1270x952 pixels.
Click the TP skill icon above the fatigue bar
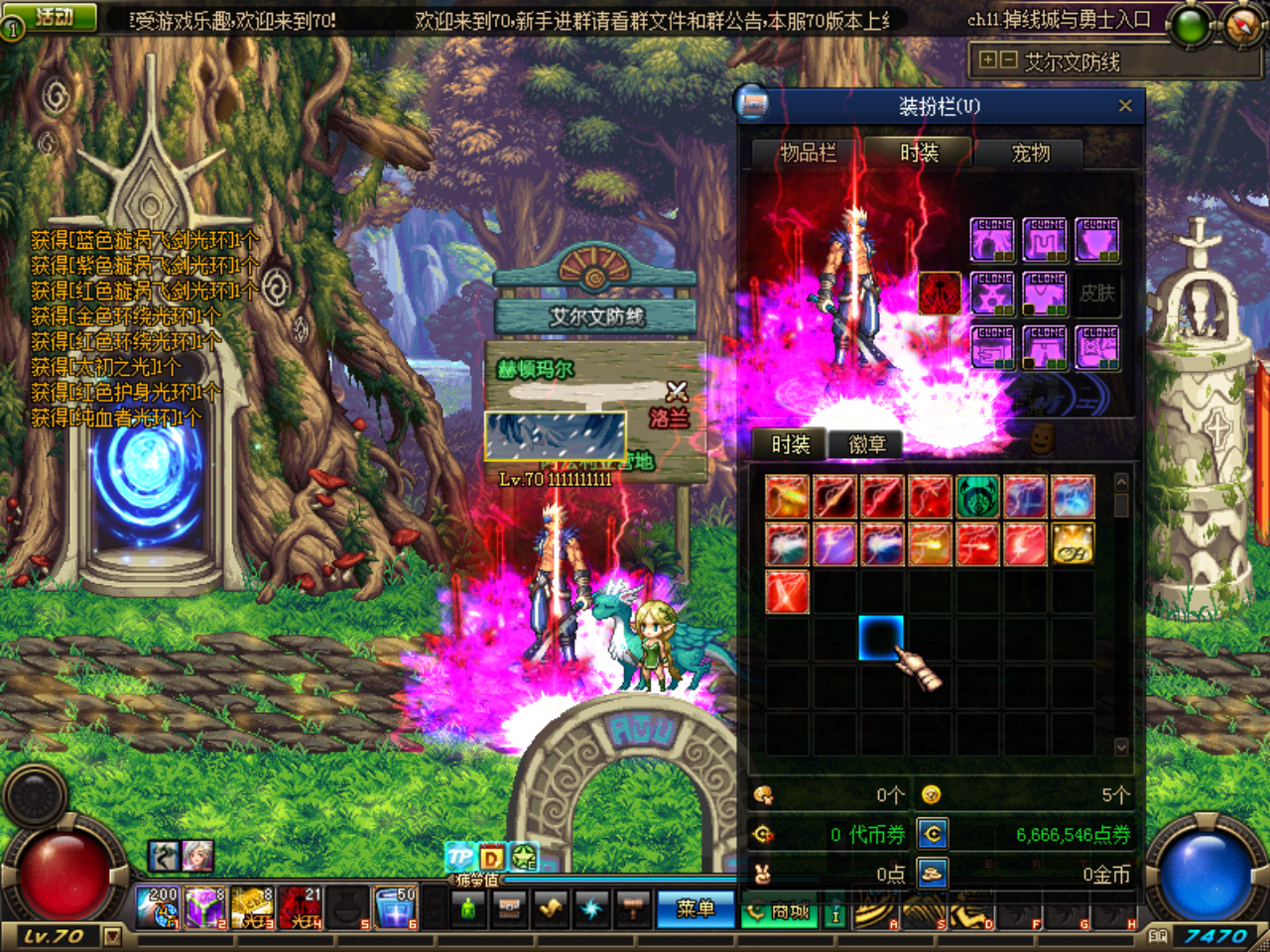[460, 855]
